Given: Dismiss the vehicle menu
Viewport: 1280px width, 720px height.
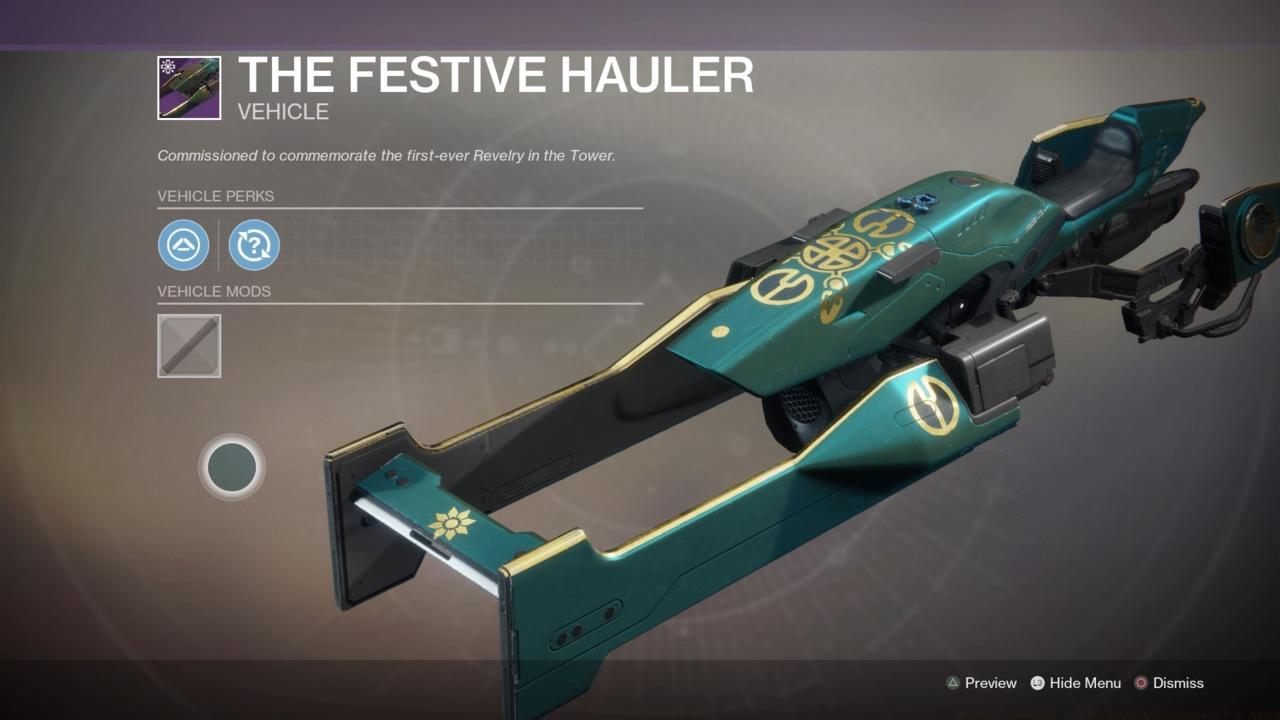Looking at the screenshot, I should coord(1175,683).
